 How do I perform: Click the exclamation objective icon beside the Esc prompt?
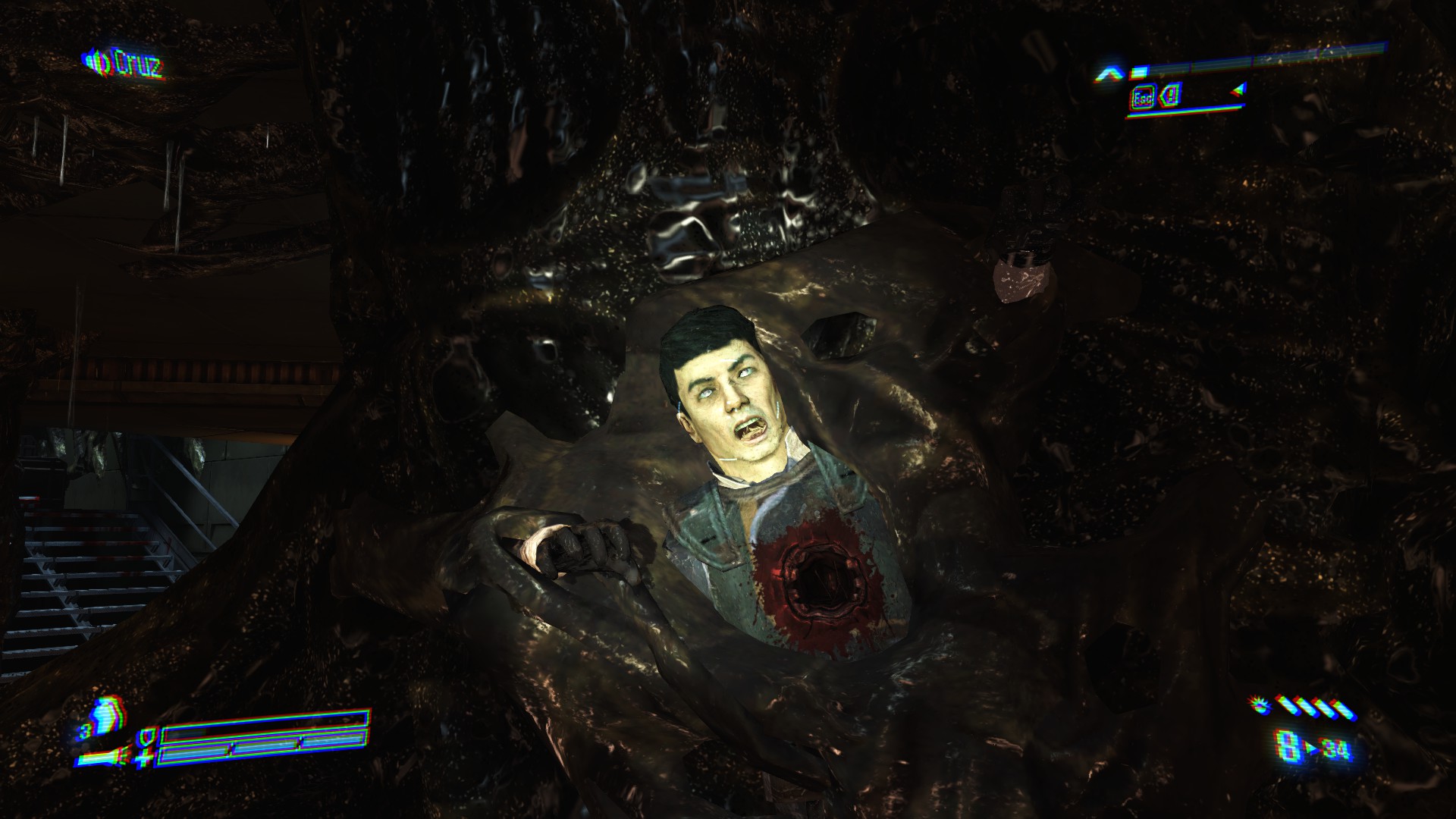coord(1171,95)
